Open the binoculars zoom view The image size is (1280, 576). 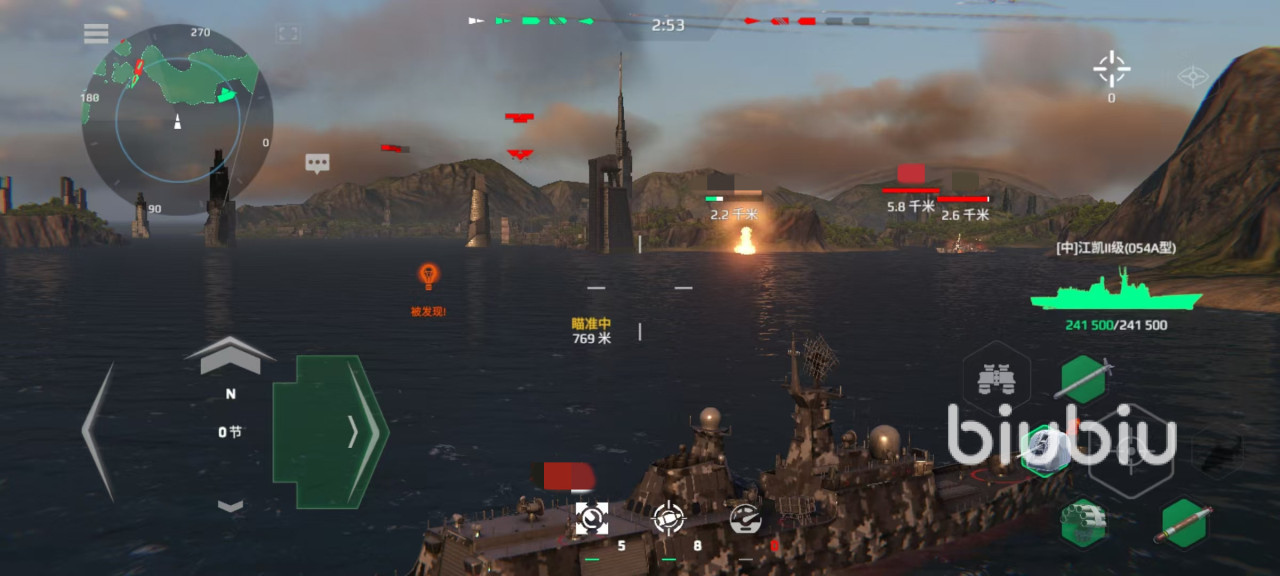click(996, 379)
